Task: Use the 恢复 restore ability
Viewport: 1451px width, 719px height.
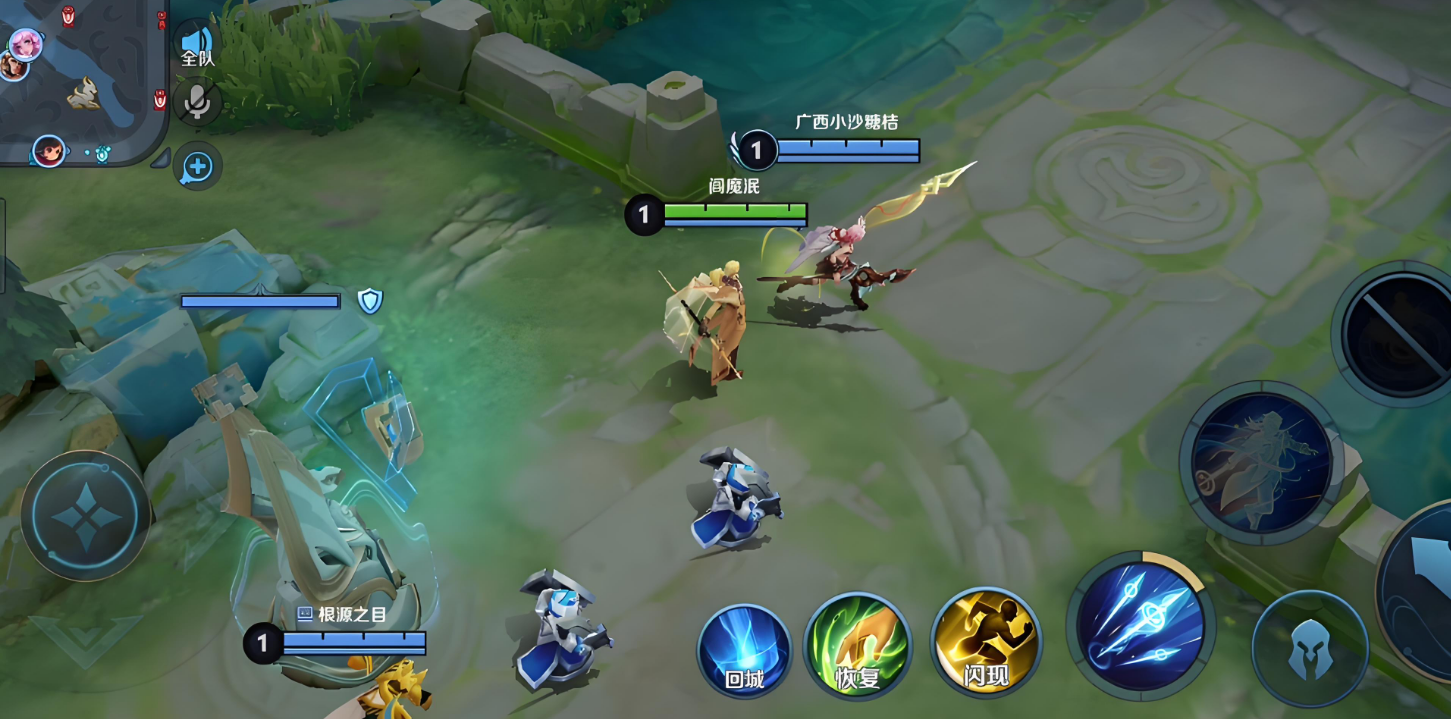Action: point(857,646)
